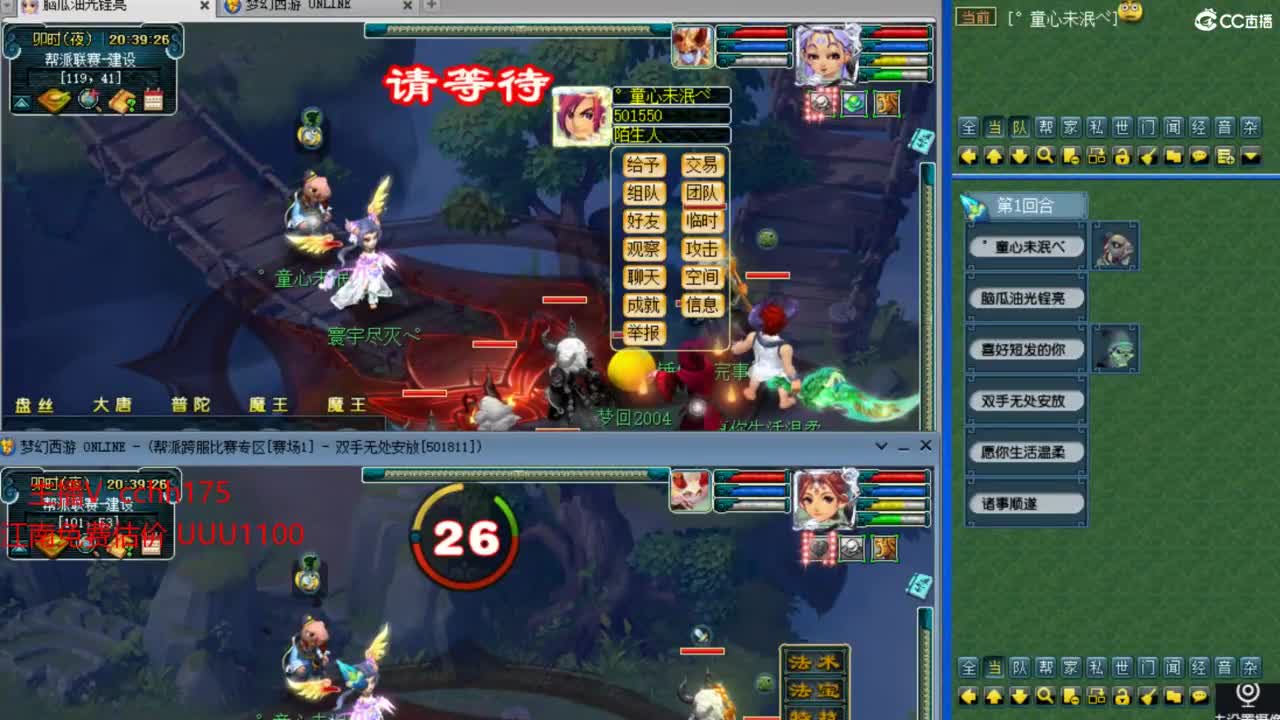Click the calendar activity icon on minimap panel
The width and height of the screenshot is (1280, 720).
152,100
